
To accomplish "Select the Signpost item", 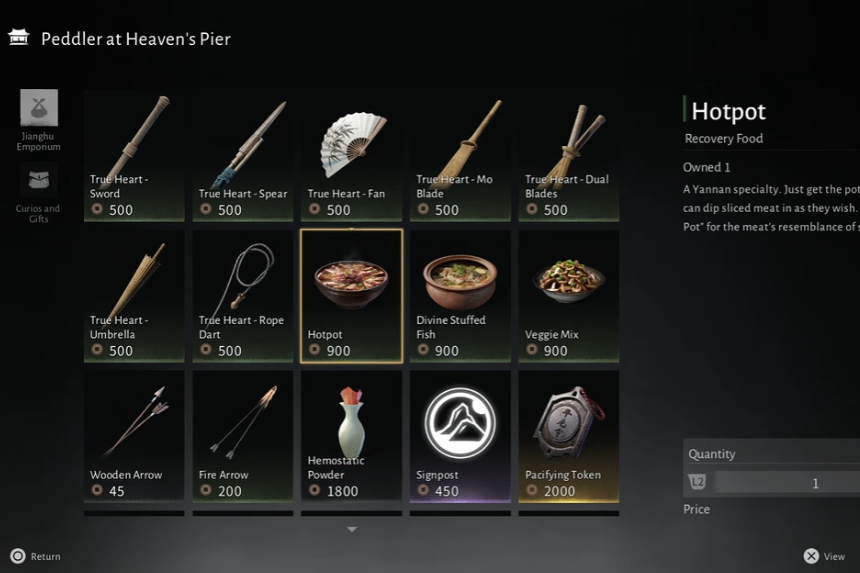I will pyautogui.click(x=460, y=436).
